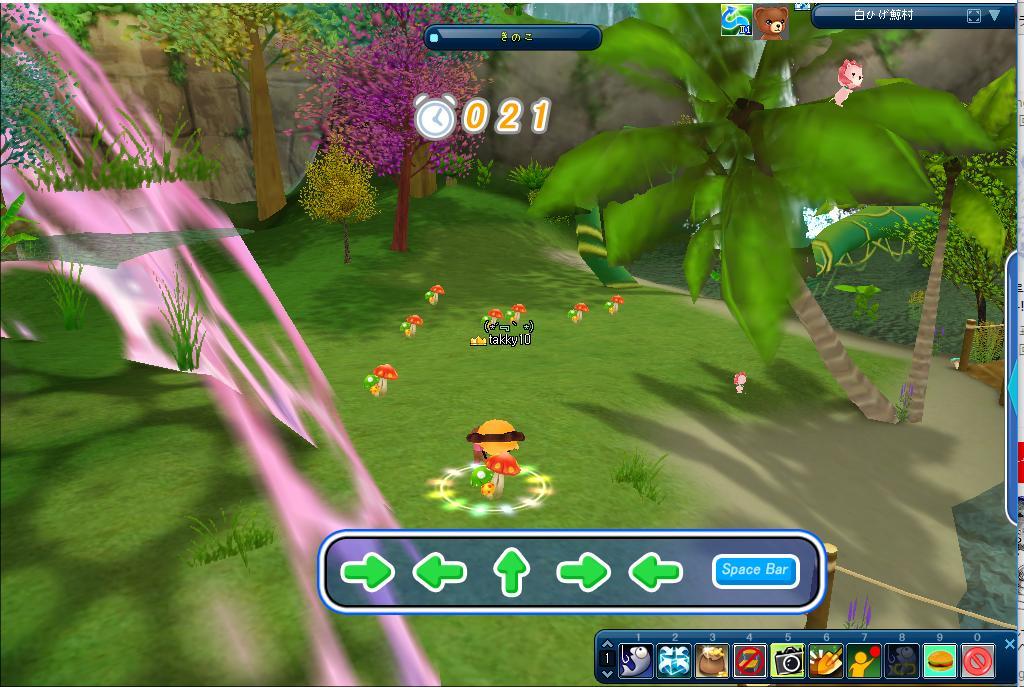Screen dimensions: 1024x687
Task: Select the fishing hook fish hotbar slot
Action: point(636,661)
